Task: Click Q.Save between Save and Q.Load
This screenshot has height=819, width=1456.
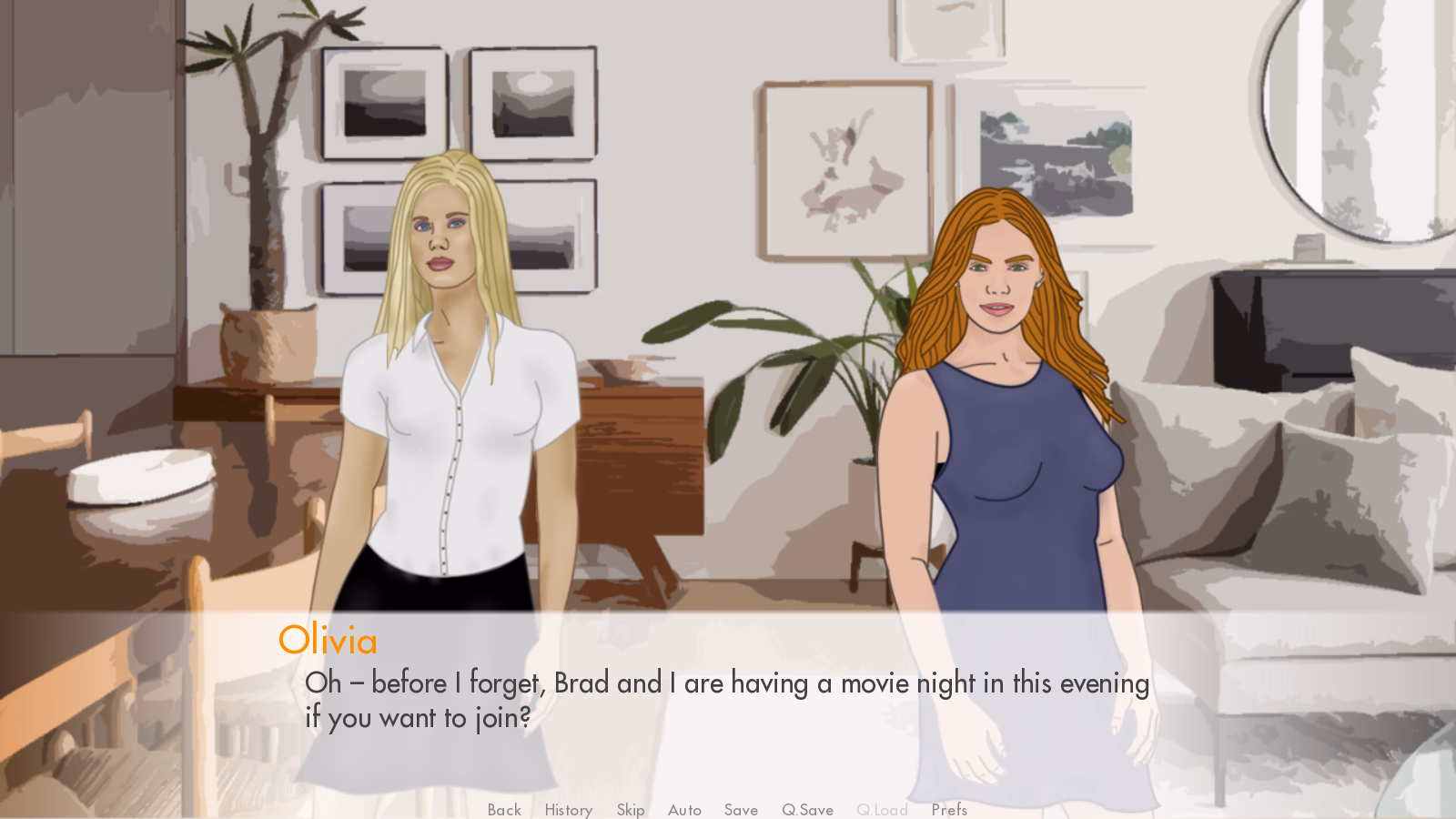Action: point(807,810)
